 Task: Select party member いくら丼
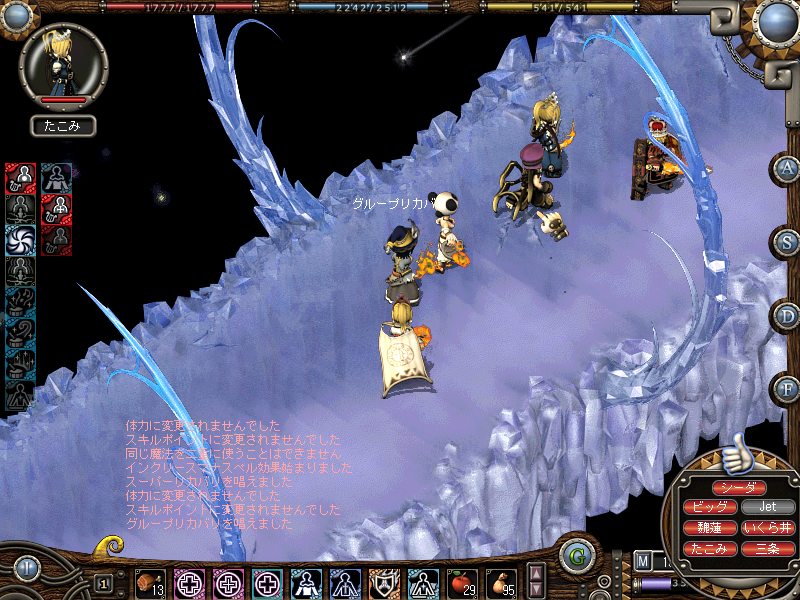[x=769, y=528]
